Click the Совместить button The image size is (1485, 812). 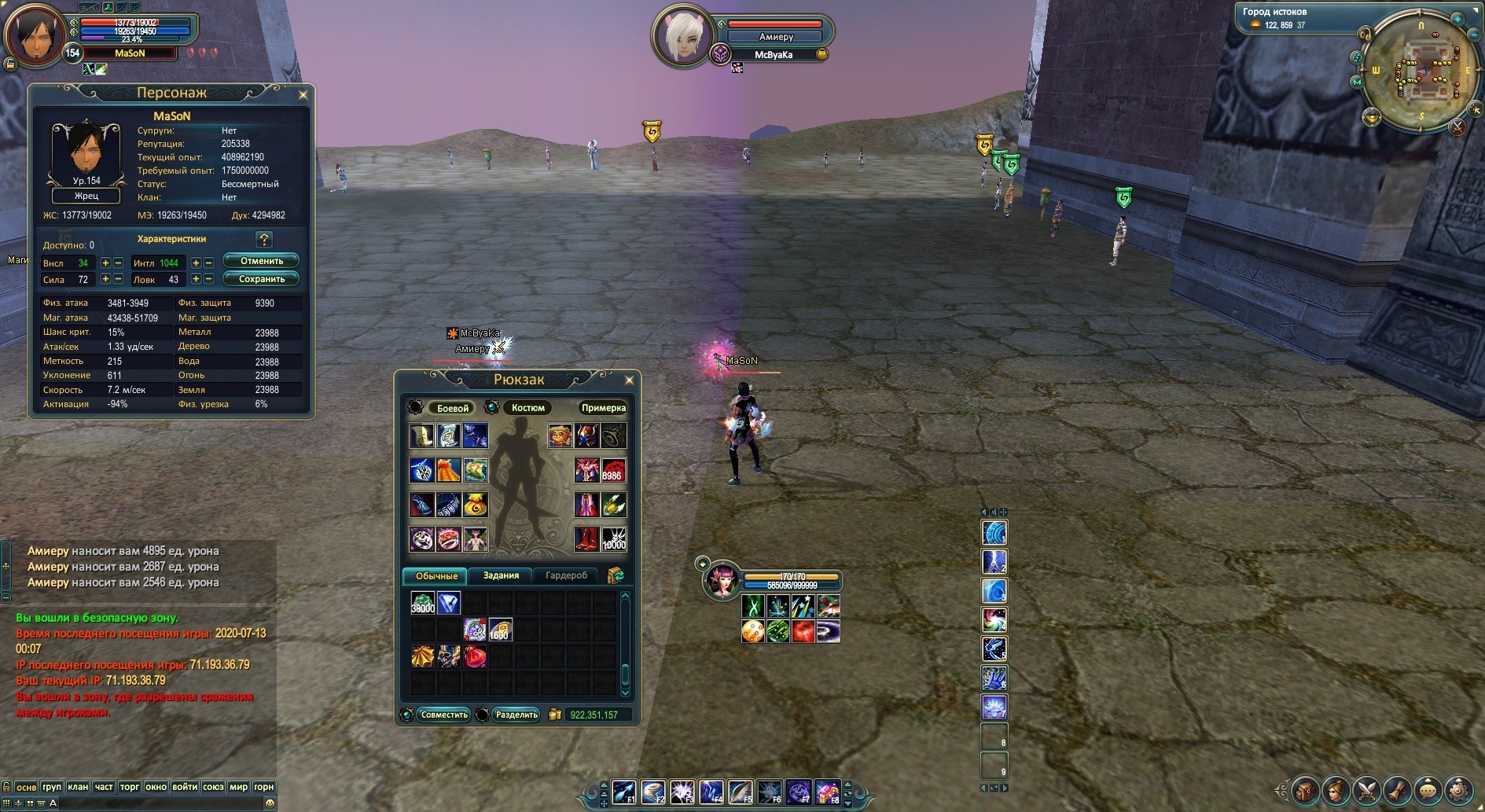(x=443, y=715)
